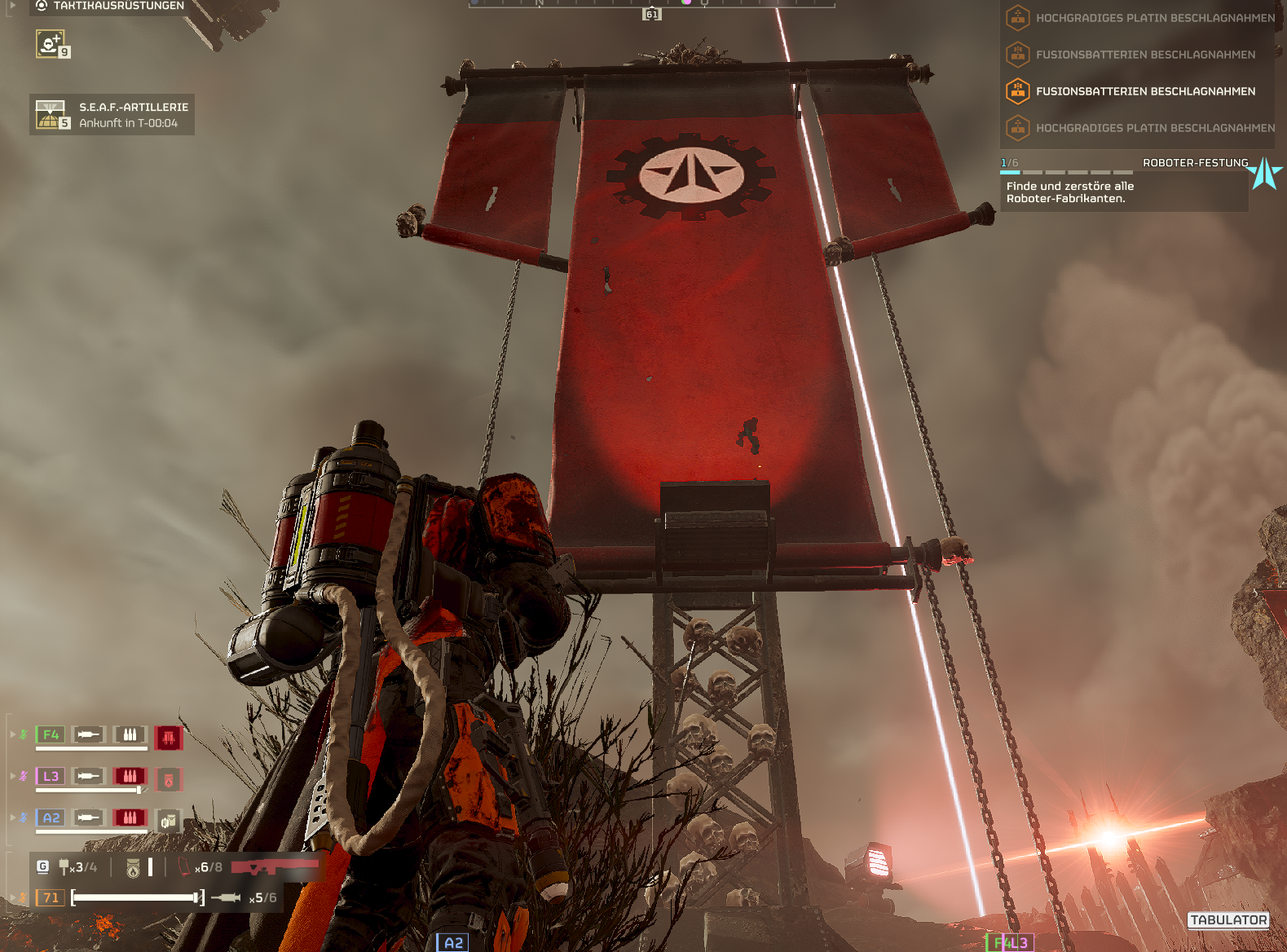Click L3's flame backpack status icon

169,780
